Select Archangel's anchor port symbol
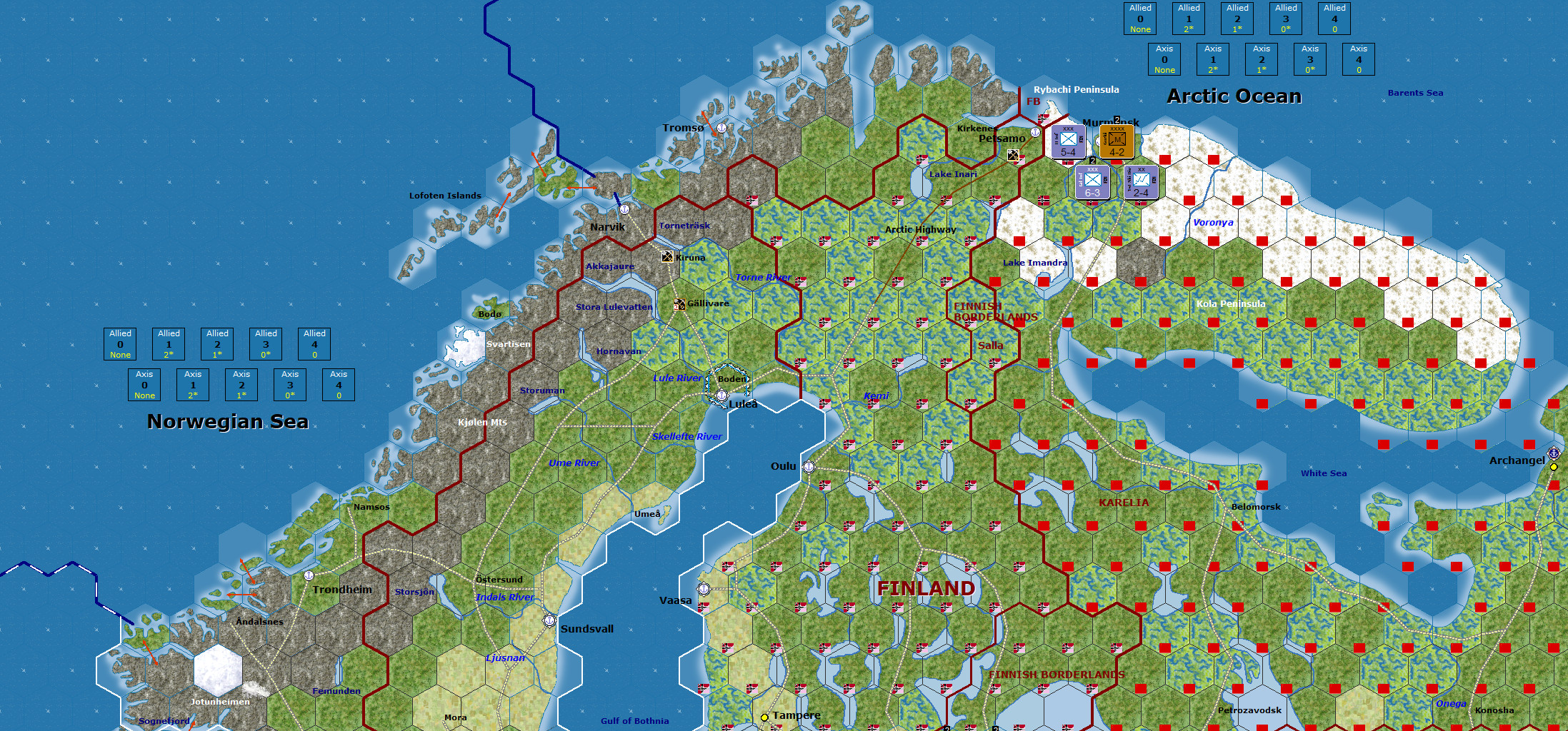Viewport: 1568px width, 731px height. coord(1553,453)
